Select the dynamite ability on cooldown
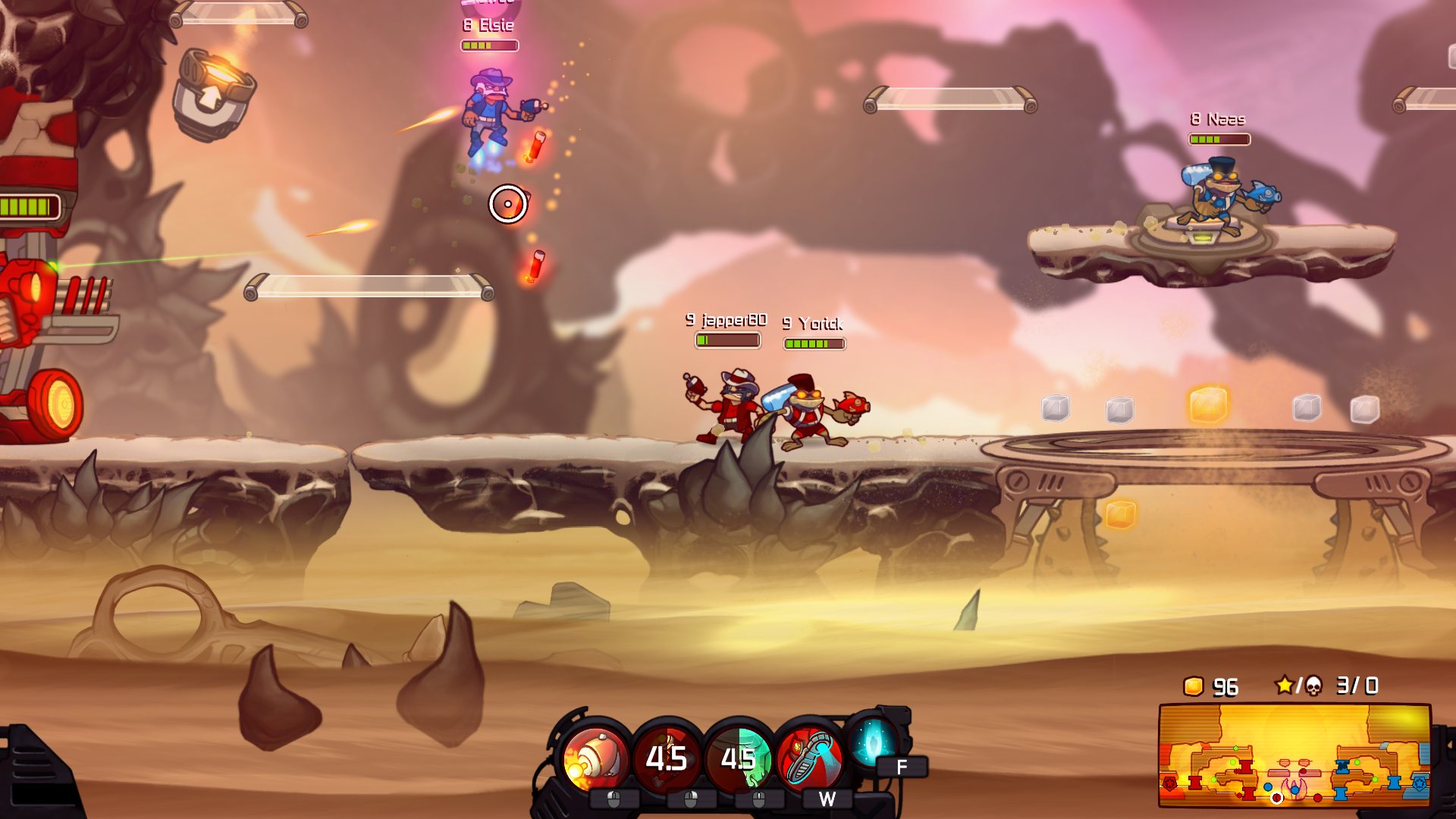Screen dimensions: 1456x819 (x=667, y=758)
